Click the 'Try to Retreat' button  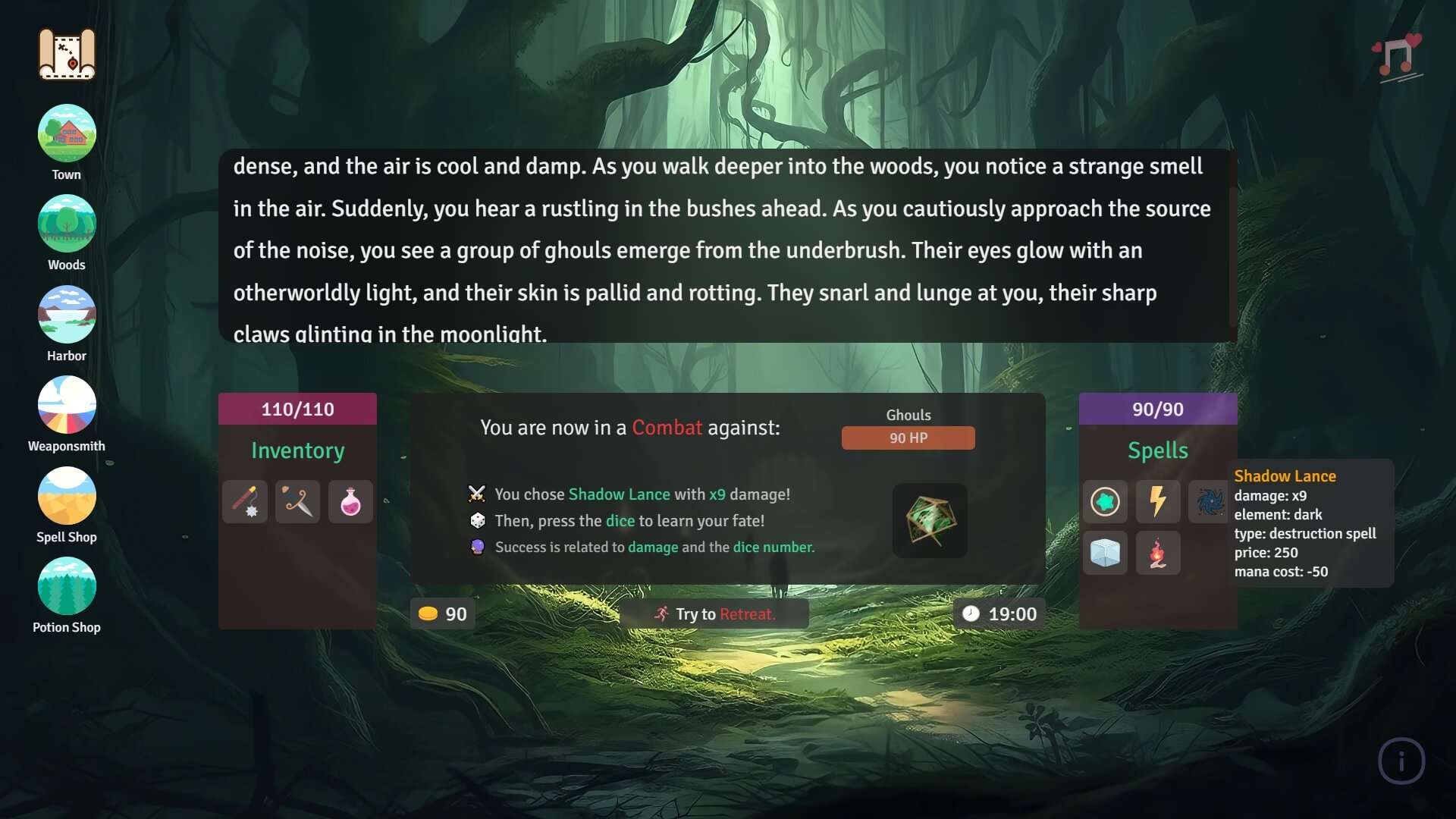(x=716, y=614)
